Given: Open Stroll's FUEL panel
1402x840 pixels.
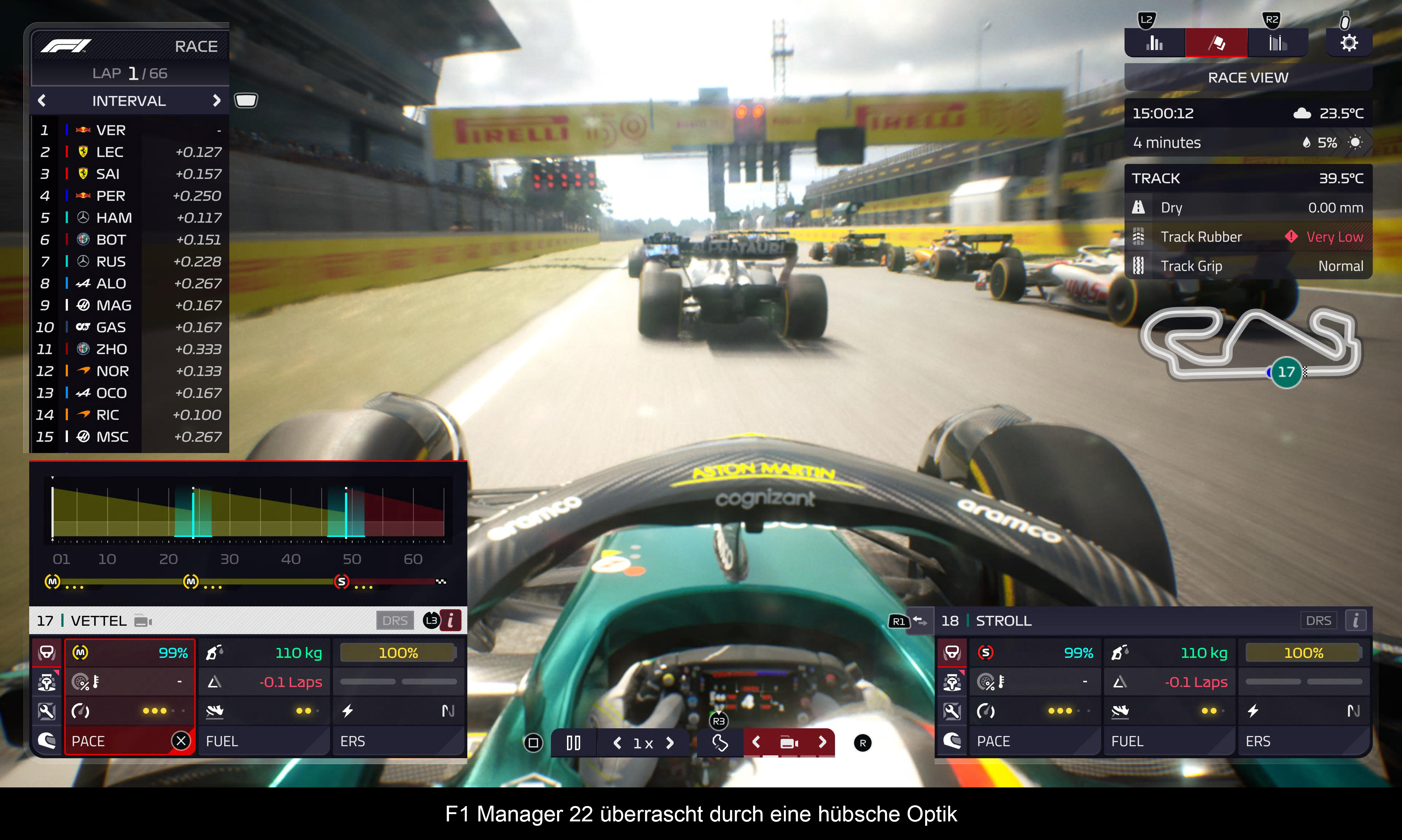Looking at the screenshot, I should click(x=1168, y=741).
